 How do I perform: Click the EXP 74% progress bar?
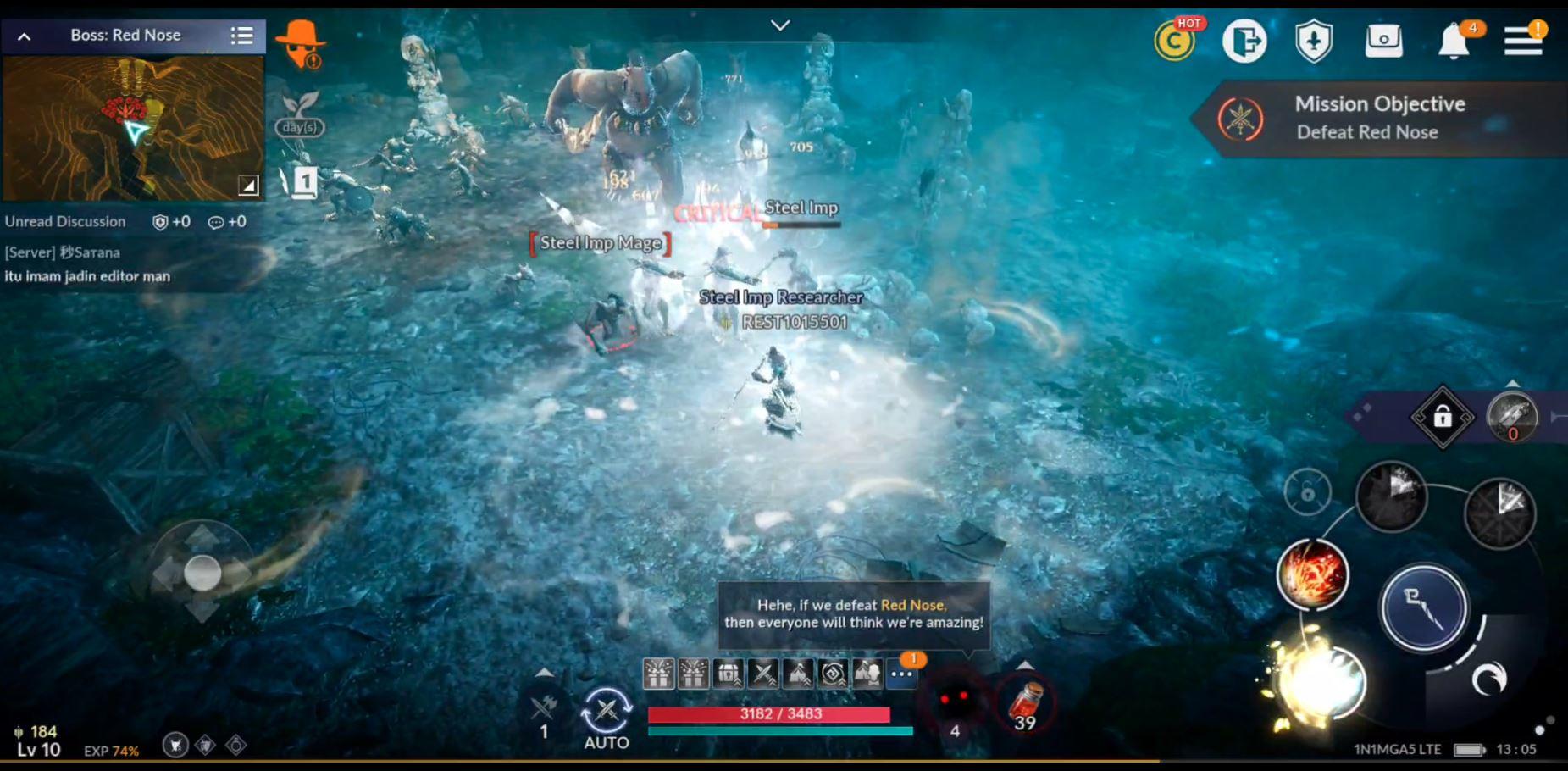click(x=110, y=750)
